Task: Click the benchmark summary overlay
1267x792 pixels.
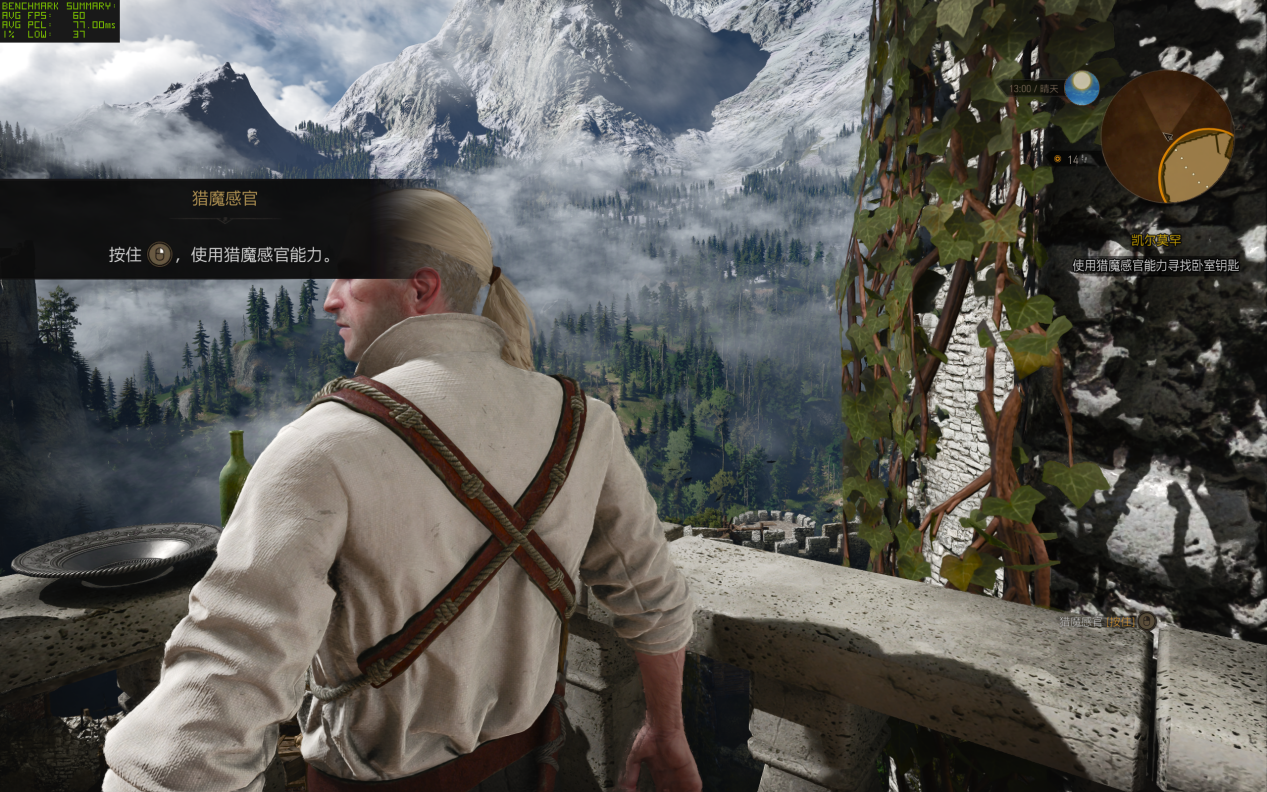Action: [x=60, y=21]
